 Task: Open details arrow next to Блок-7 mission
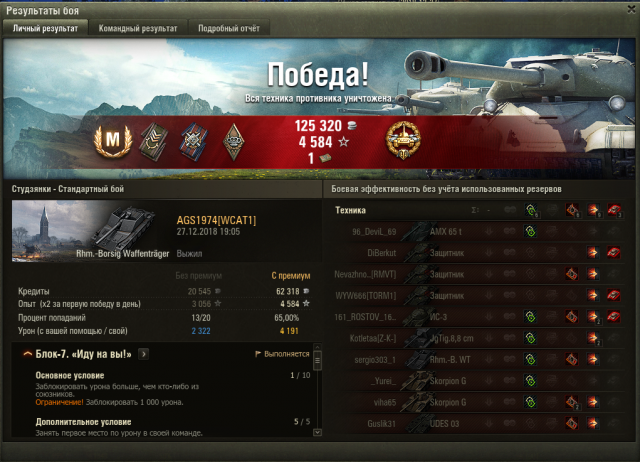pos(144,353)
